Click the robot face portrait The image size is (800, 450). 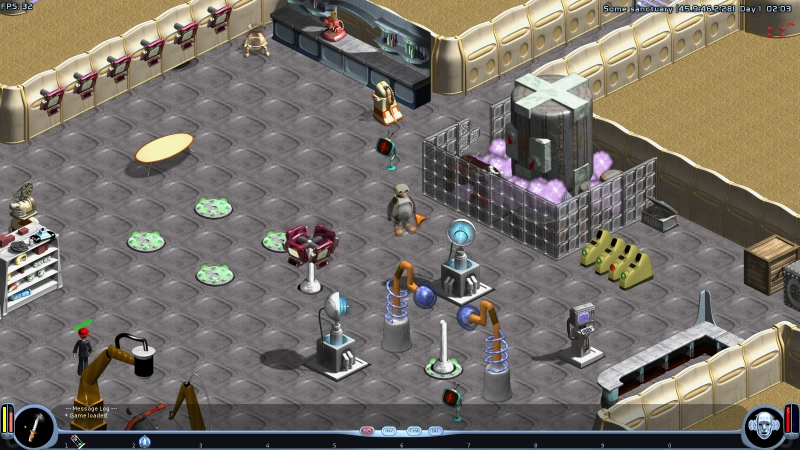coord(765,425)
